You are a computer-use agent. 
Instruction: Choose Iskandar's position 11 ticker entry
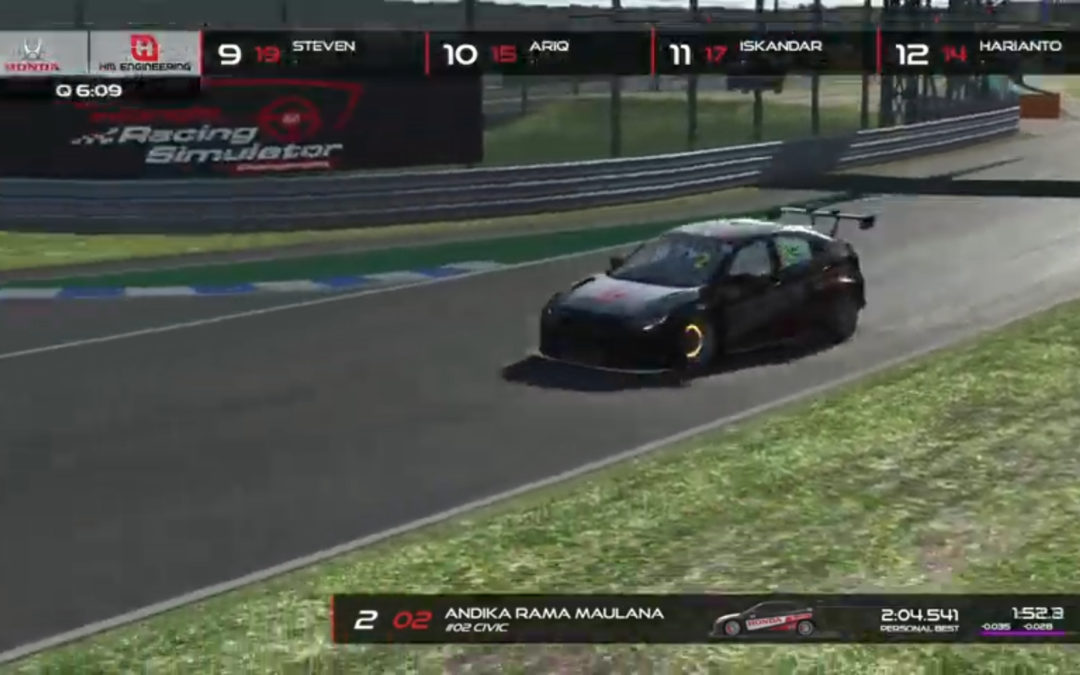pyautogui.click(x=765, y=53)
